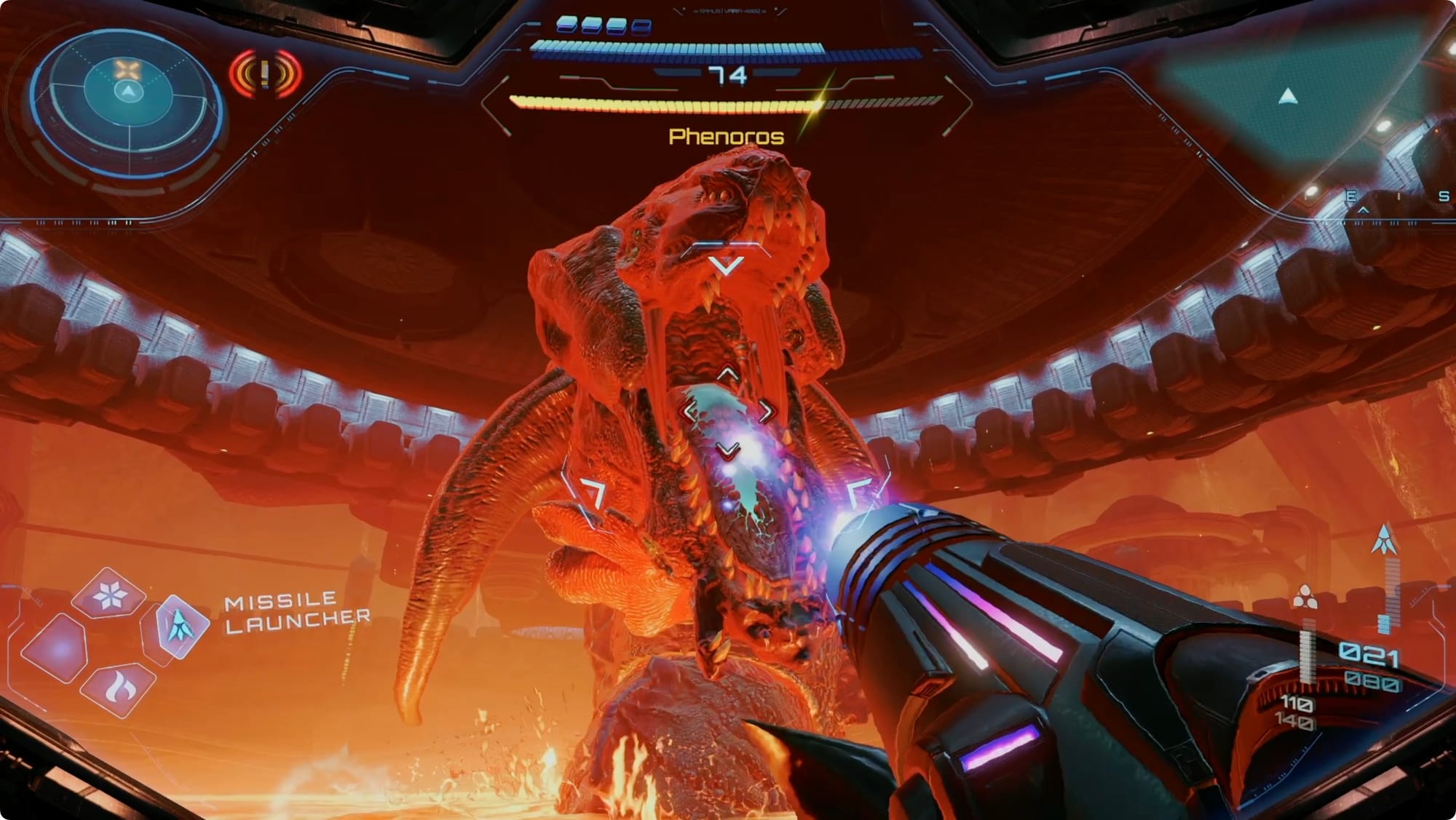
Task: Activate the flame fire shot icon
Action: pyautogui.click(x=116, y=687)
